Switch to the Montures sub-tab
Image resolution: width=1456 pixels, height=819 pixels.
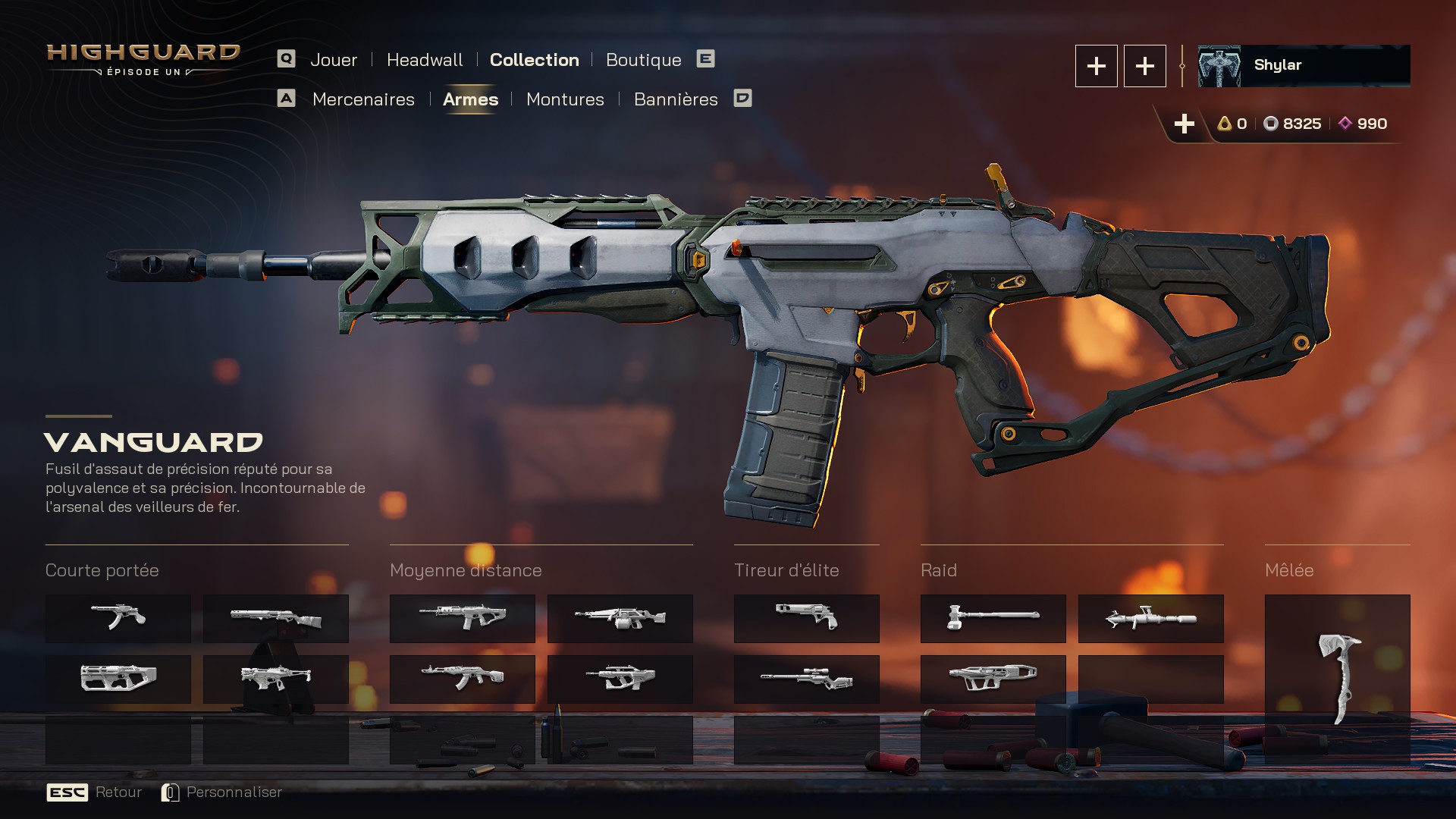tap(565, 99)
